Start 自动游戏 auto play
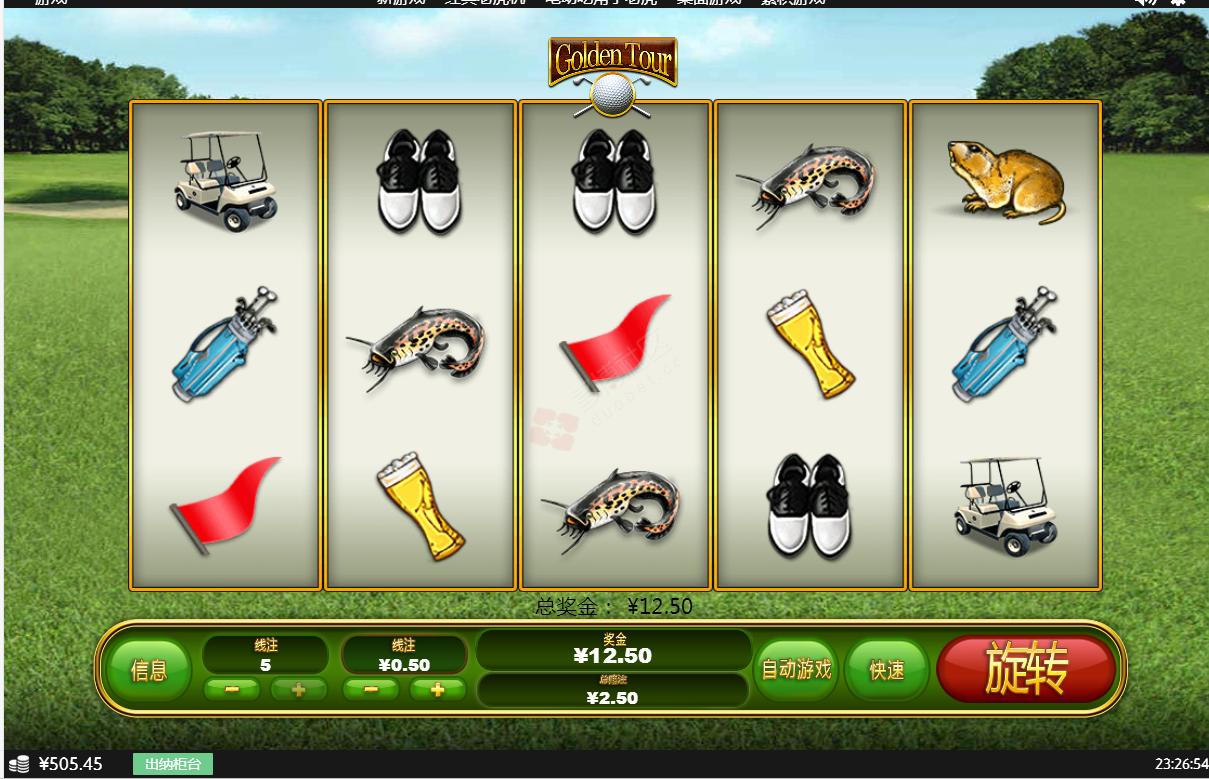The image size is (1209, 779). (796, 669)
